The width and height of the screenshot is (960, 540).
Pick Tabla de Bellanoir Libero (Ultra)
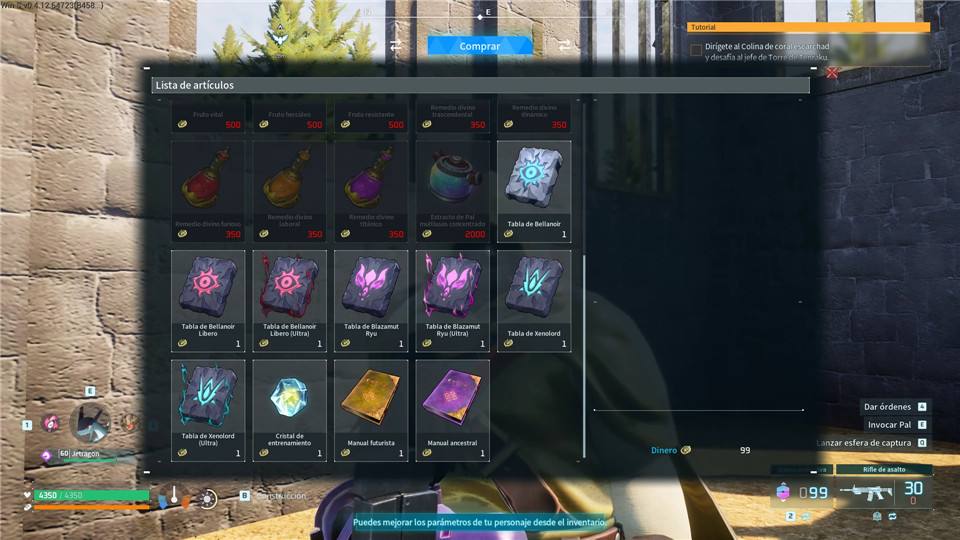pyautogui.click(x=289, y=300)
